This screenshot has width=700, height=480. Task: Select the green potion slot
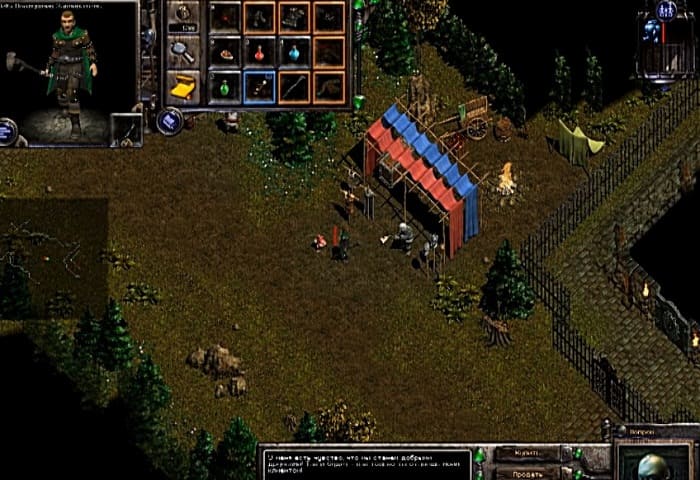(225, 87)
